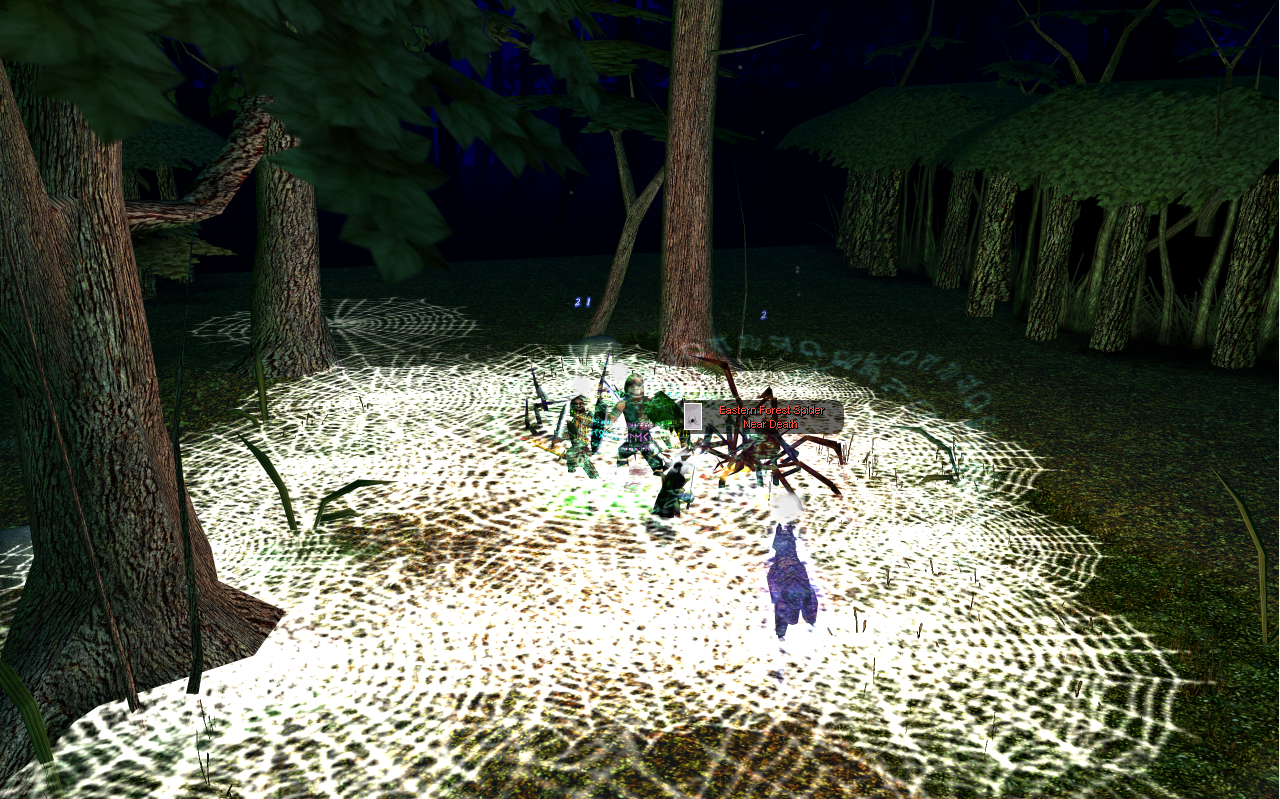
Task: Select the Eastern Forest Spider target nameplate
Action: point(770,417)
